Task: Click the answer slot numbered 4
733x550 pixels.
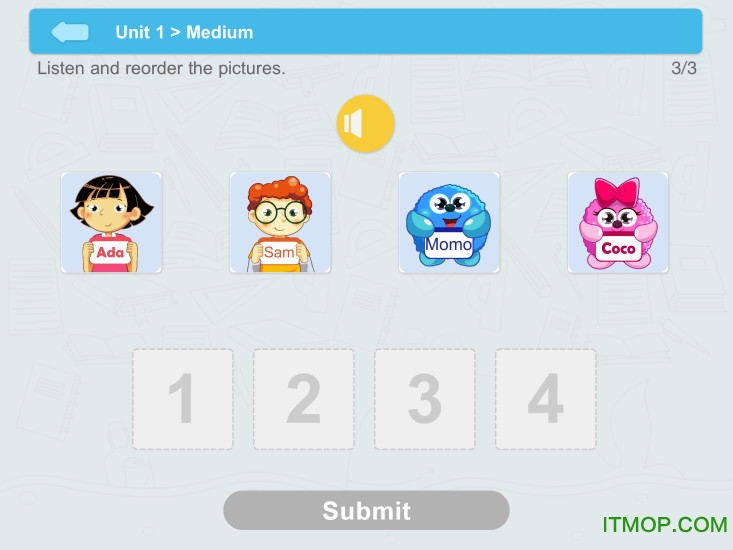Action: point(546,399)
